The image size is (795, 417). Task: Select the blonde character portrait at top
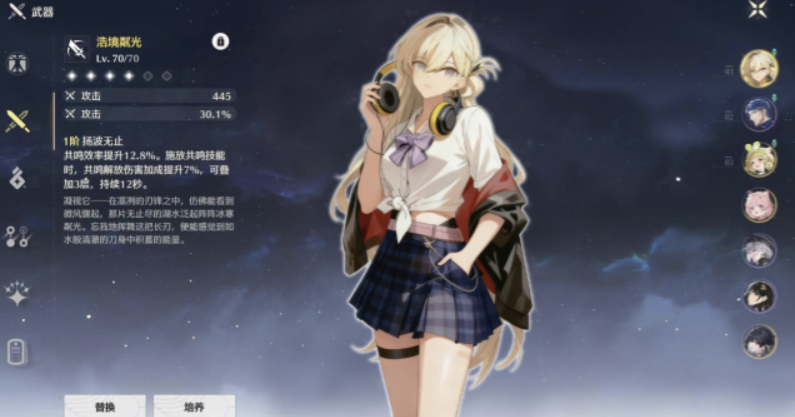point(760,68)
